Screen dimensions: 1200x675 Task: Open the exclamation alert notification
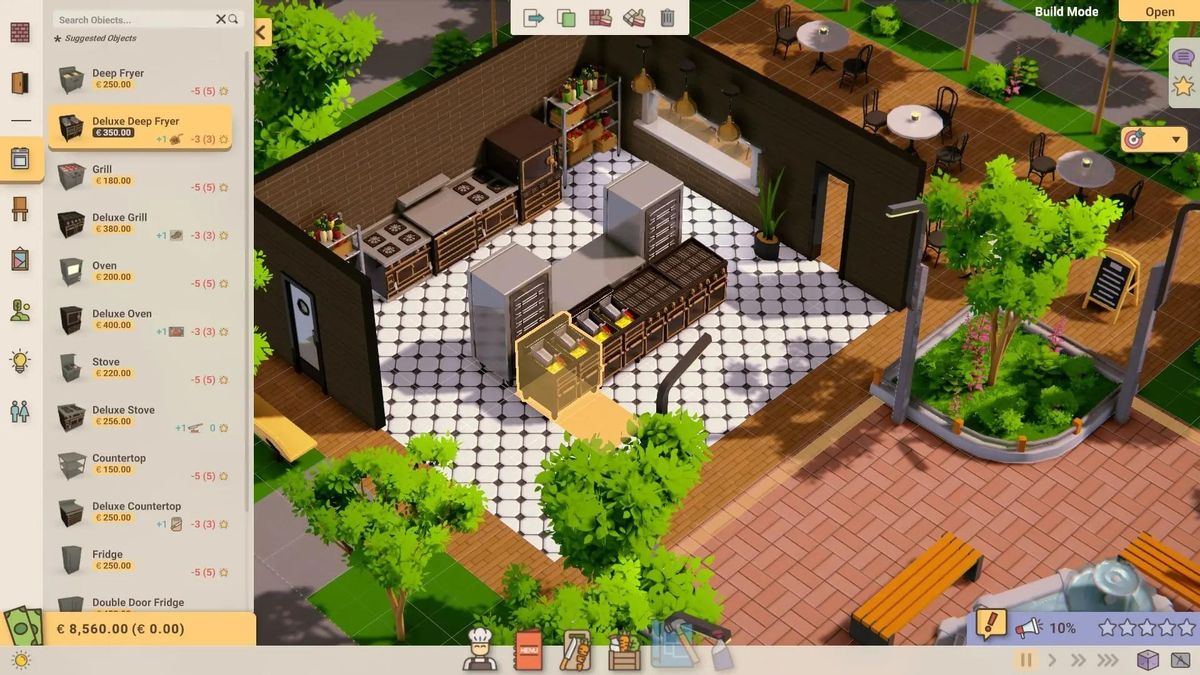[x=990, y=625]
